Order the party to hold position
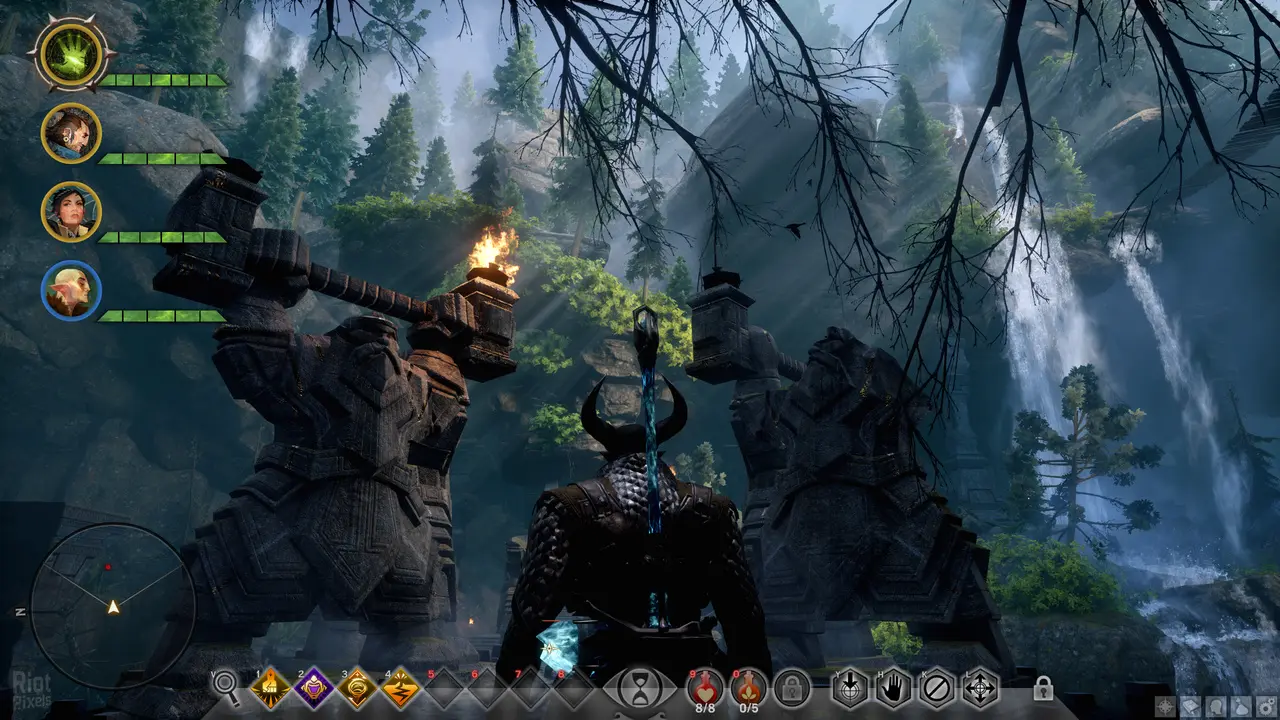The image size is (1280, 720). [894, 688]
